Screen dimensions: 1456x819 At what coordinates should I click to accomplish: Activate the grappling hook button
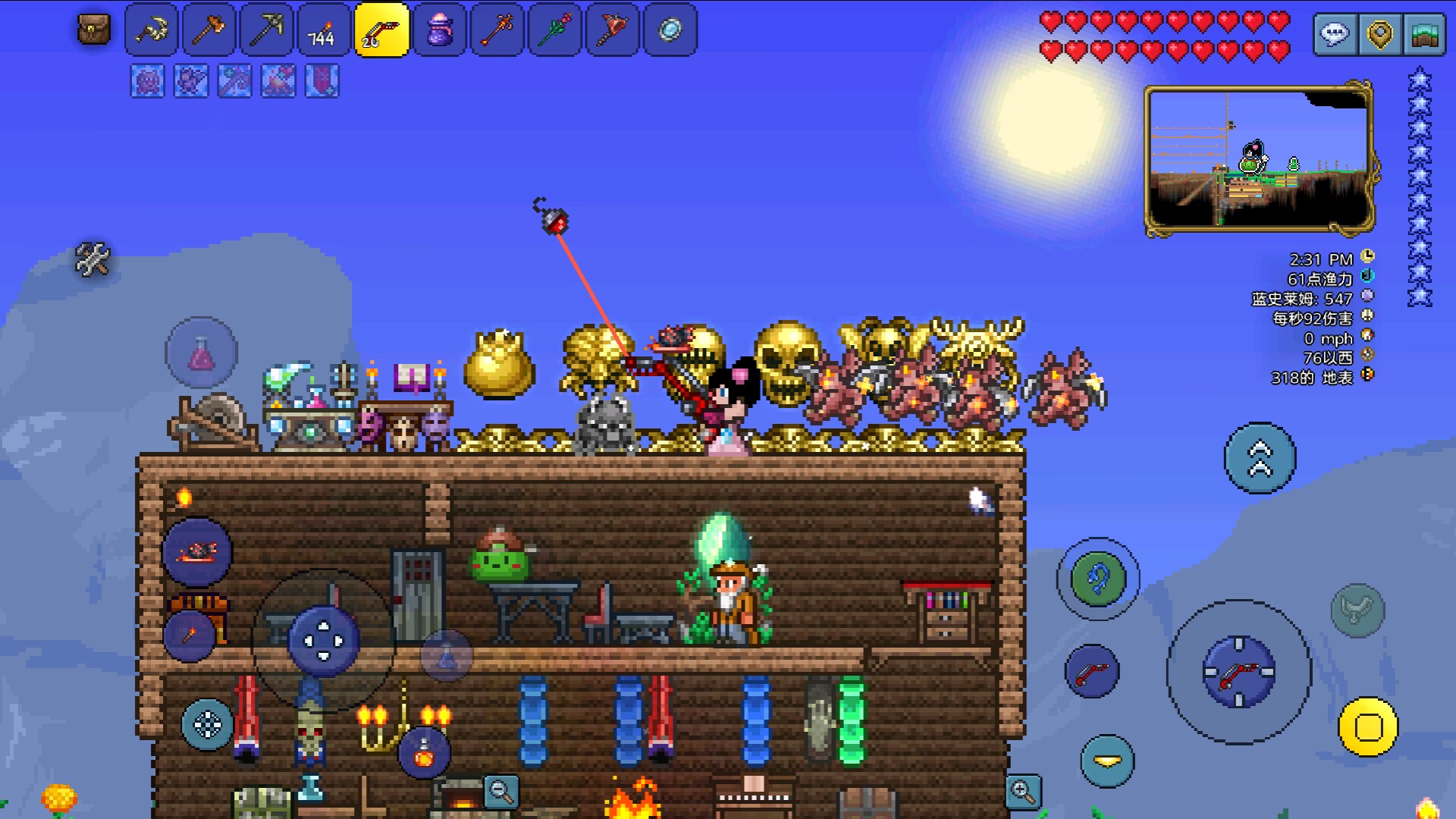(x=1098, y=579)
